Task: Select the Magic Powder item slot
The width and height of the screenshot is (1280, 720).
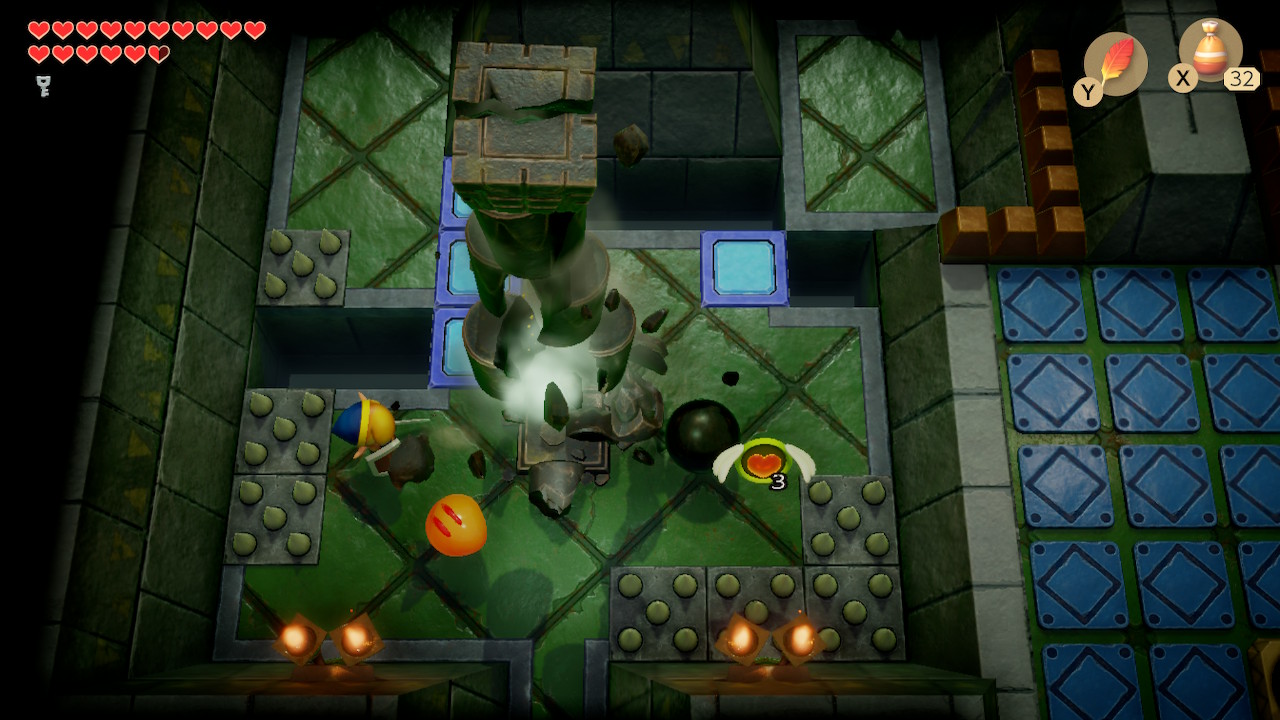Action: (1210, 52)
